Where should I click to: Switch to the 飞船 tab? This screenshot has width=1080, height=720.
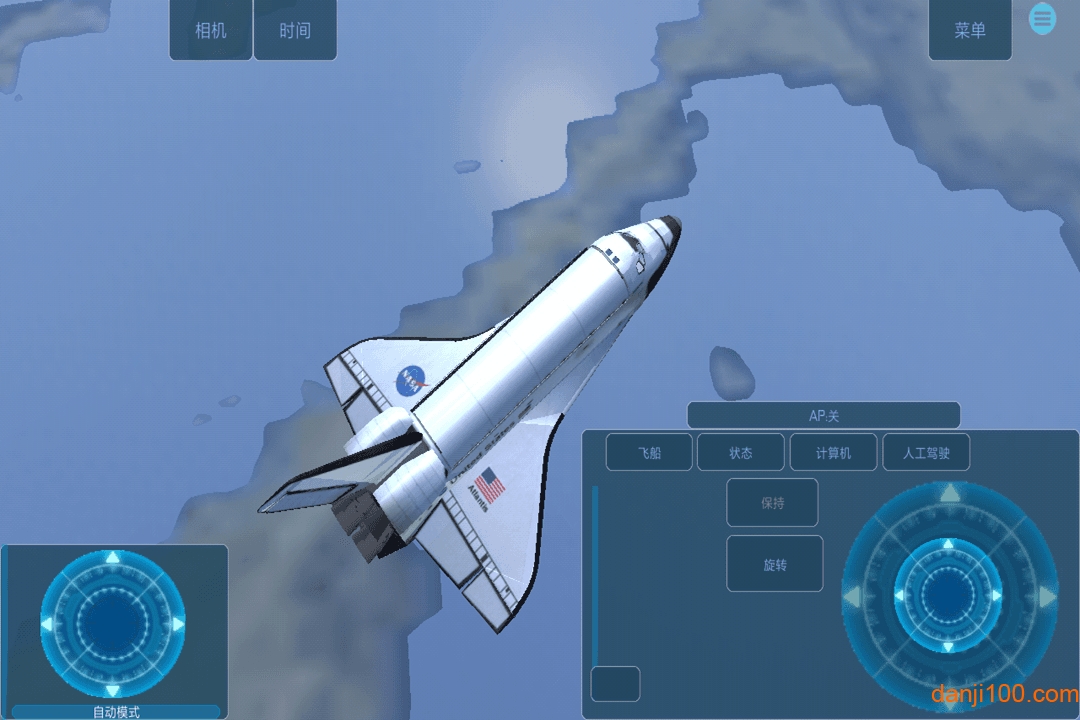pyautogui.click(x=649, y=453)
